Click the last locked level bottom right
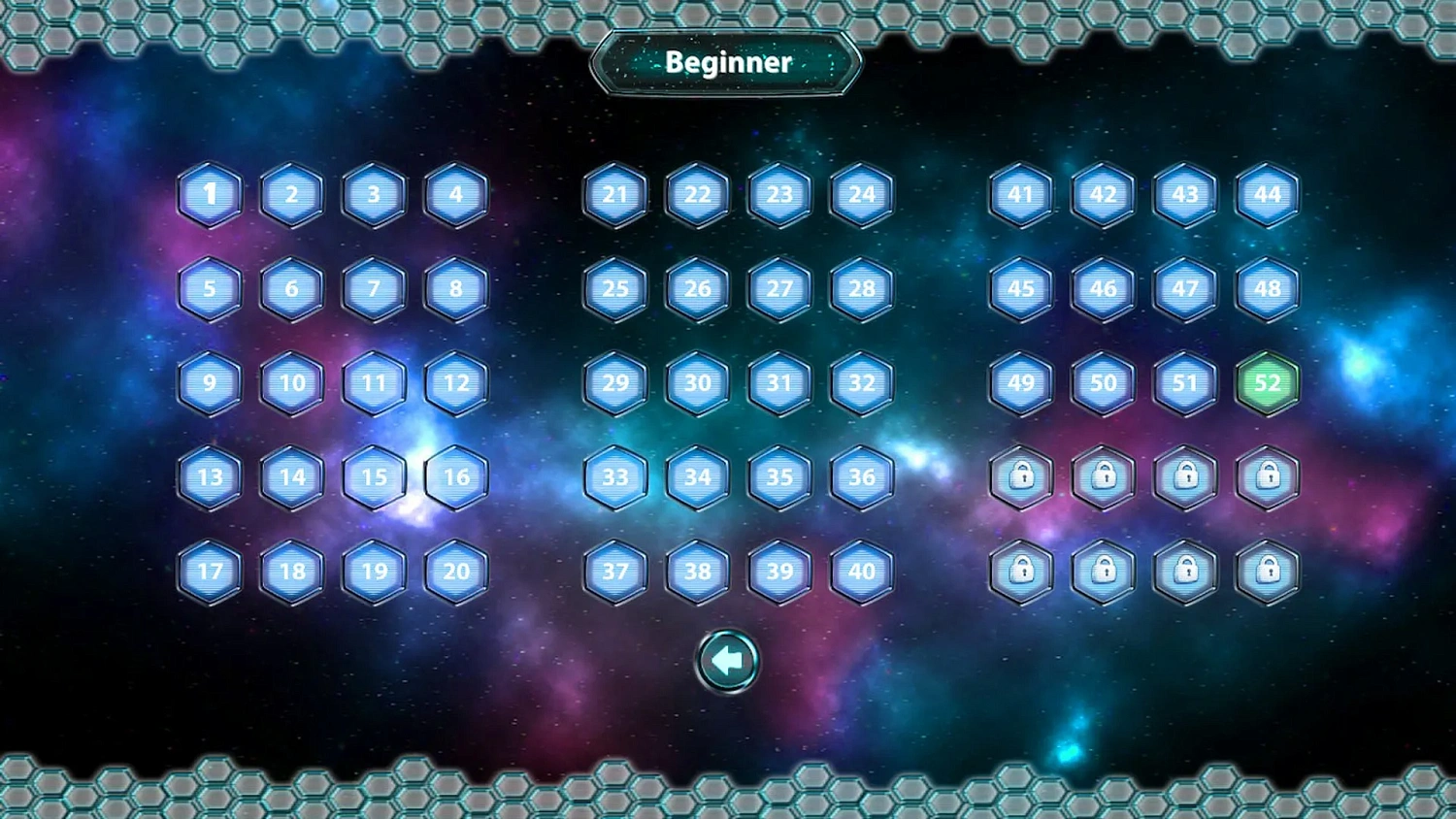1456x819 pixels. [x=1268, y=571]
